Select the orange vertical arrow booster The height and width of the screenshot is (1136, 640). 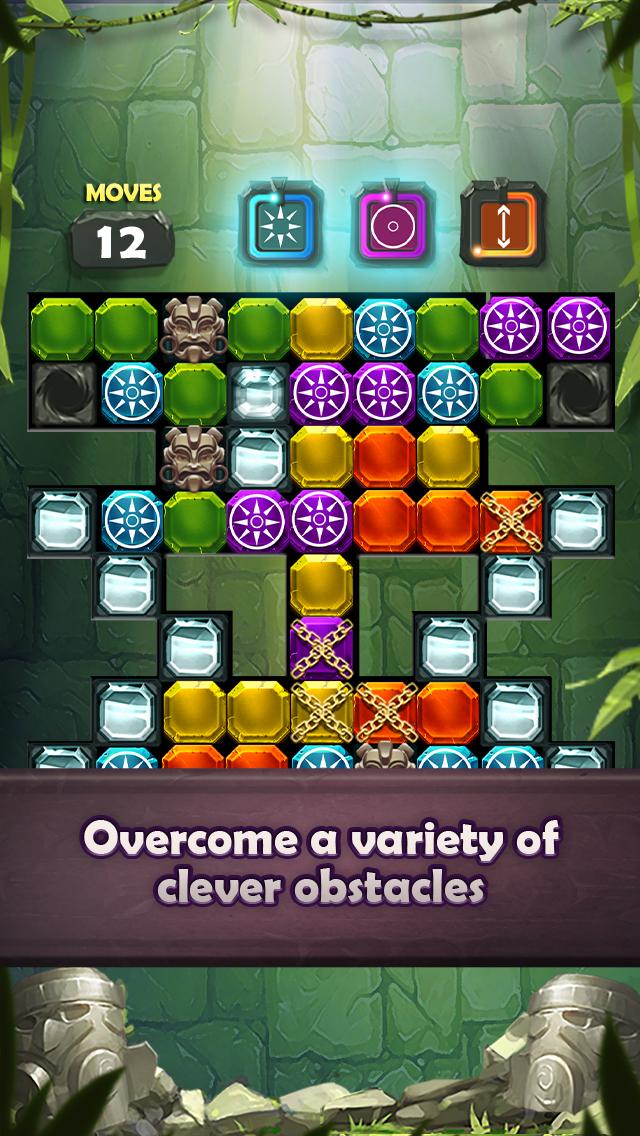pos(503,222)
